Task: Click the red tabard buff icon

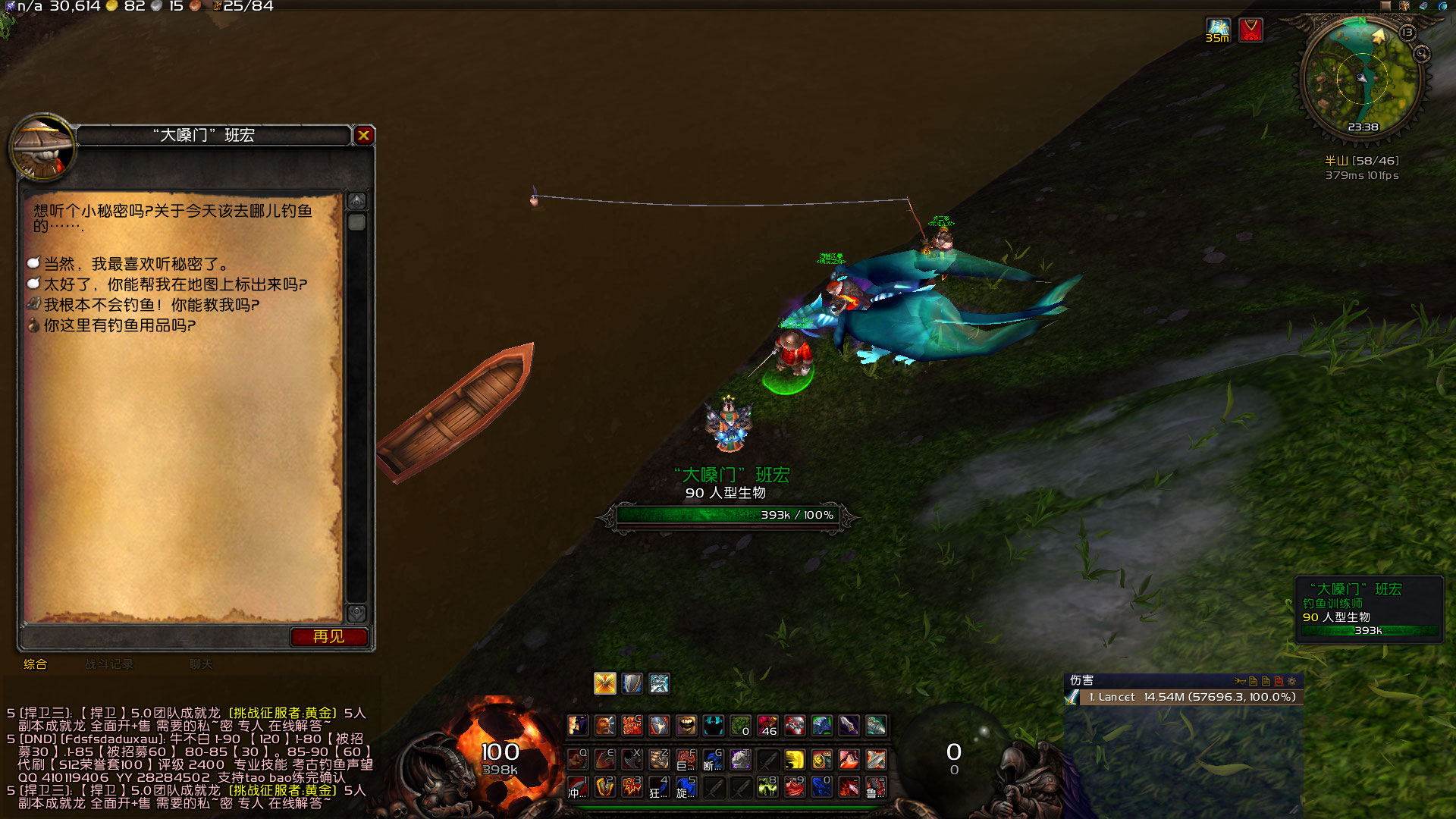Action: 1250,30
